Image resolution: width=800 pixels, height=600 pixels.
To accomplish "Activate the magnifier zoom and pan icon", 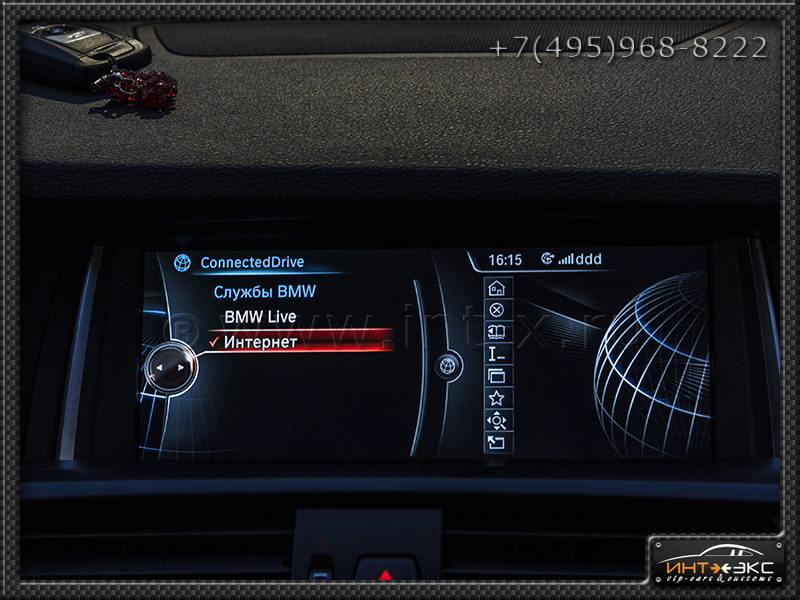I will pos(496,421).
